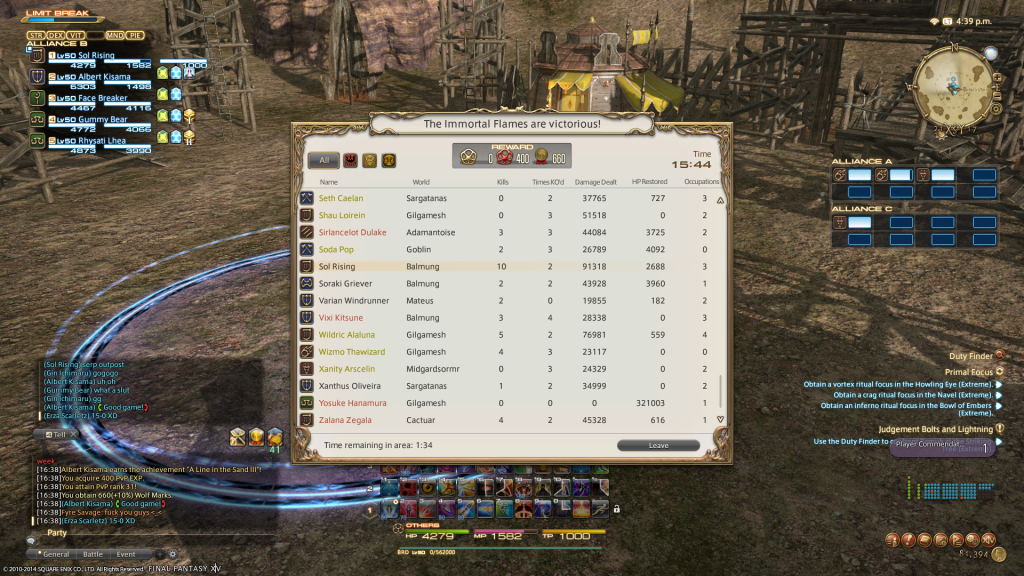
Task: Select the All filter on the scoreboard
Action: coord(324,160)
